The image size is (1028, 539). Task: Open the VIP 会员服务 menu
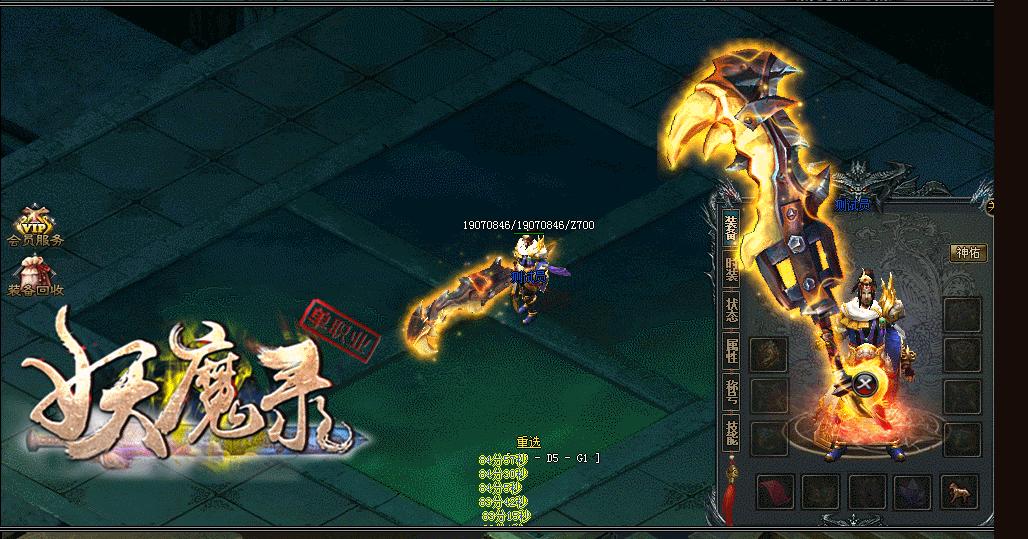36,228
